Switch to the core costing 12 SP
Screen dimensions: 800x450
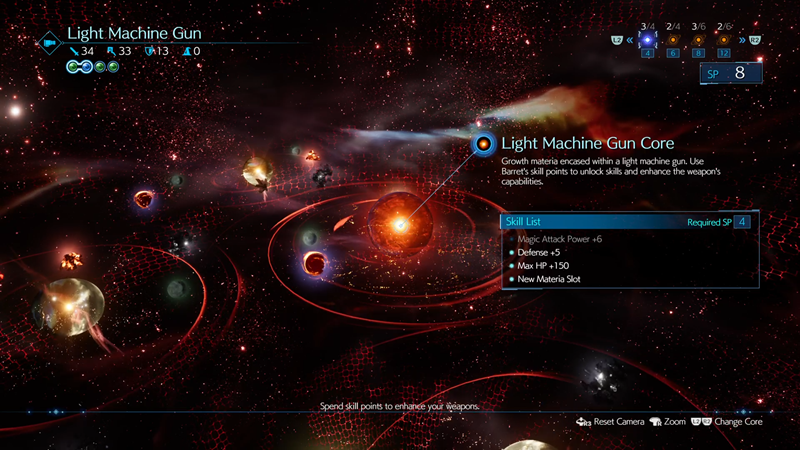click(x=724, y=40)
